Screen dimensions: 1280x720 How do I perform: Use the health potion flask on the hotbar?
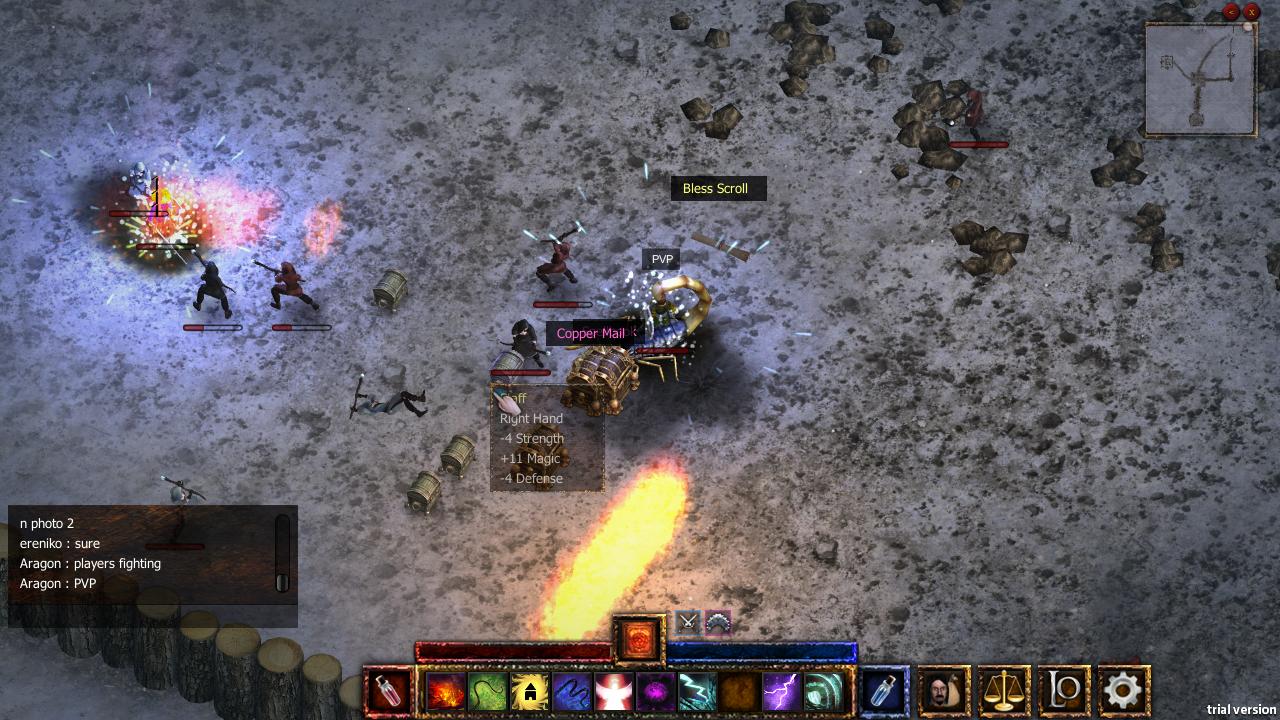click(390, 689)
